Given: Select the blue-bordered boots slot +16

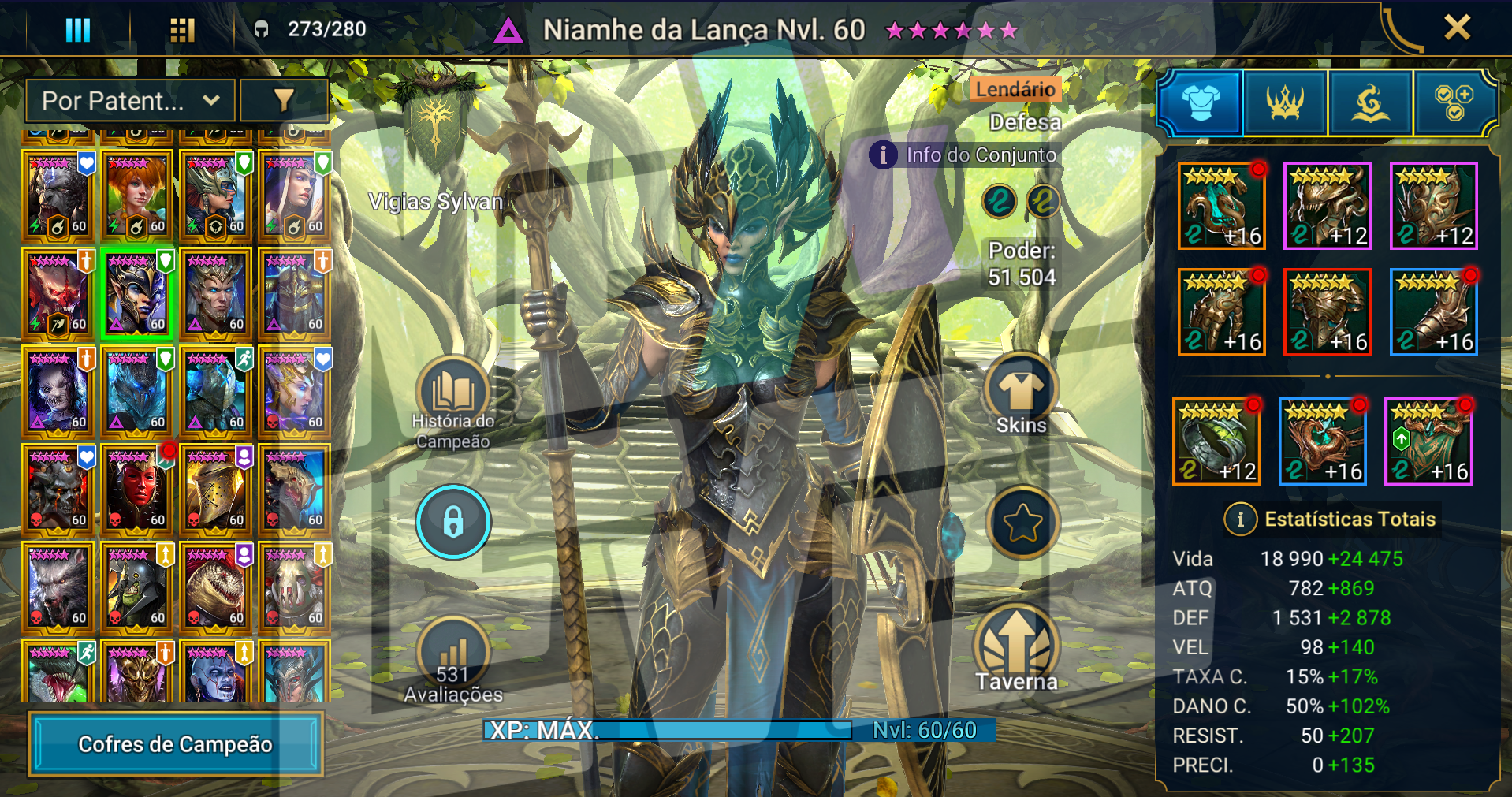Looking at the screenshot, I should click(1433, 312).
